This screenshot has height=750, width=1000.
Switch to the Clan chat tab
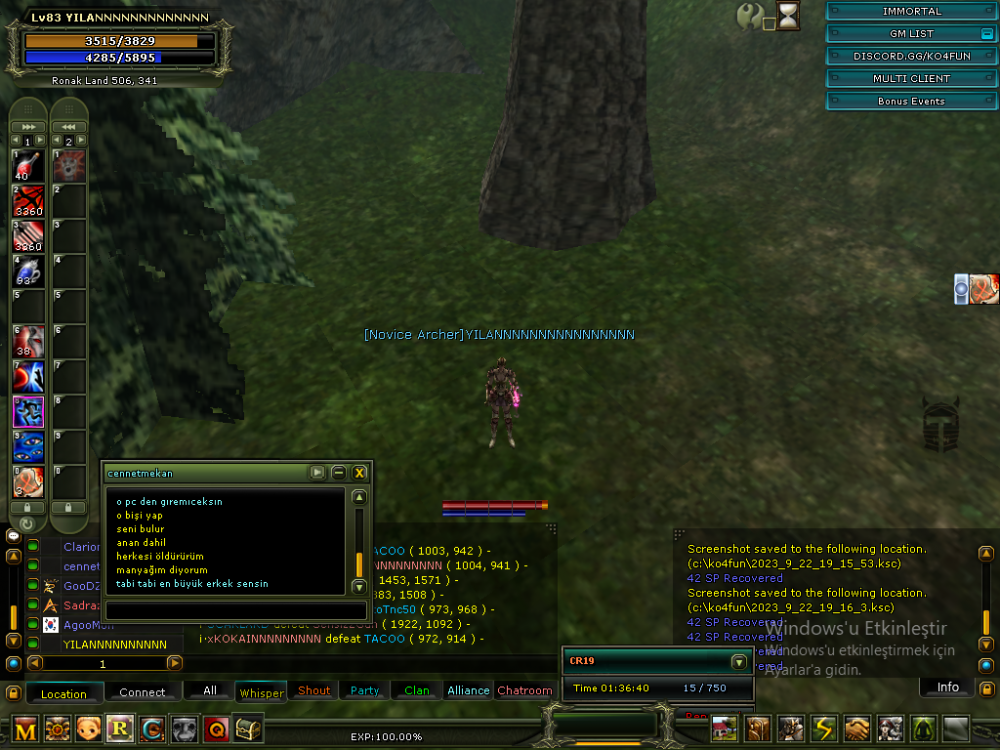(417, 691)
